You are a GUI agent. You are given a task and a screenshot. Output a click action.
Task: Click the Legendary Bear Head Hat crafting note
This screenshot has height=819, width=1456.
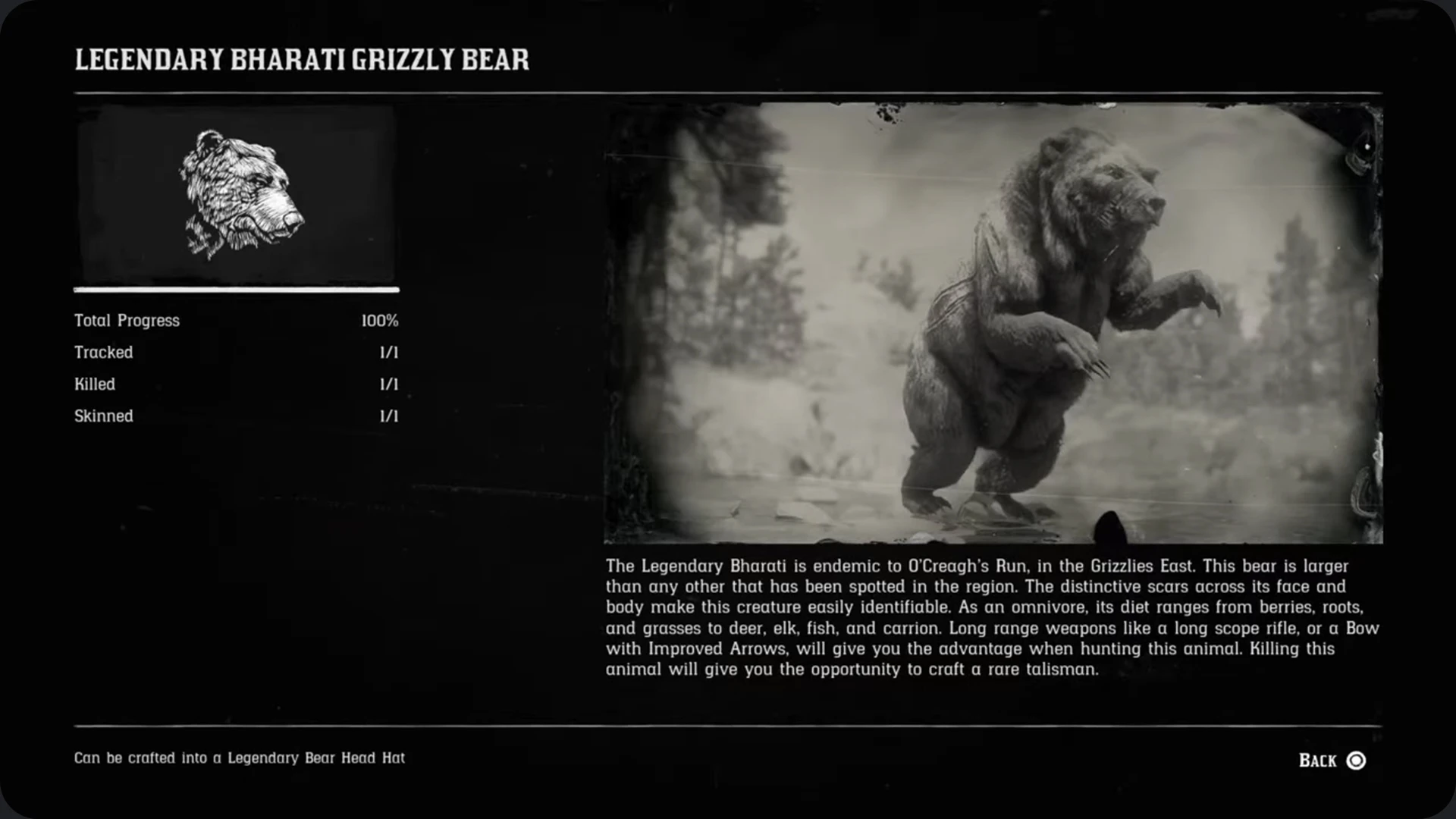pos(240,758)
